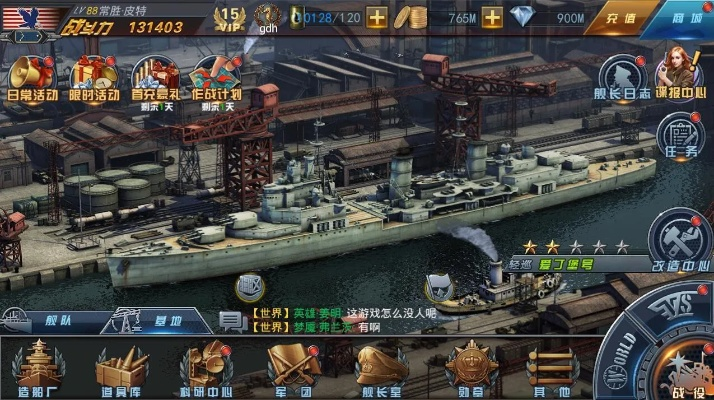Enter the 科研中心 research center

206,368
